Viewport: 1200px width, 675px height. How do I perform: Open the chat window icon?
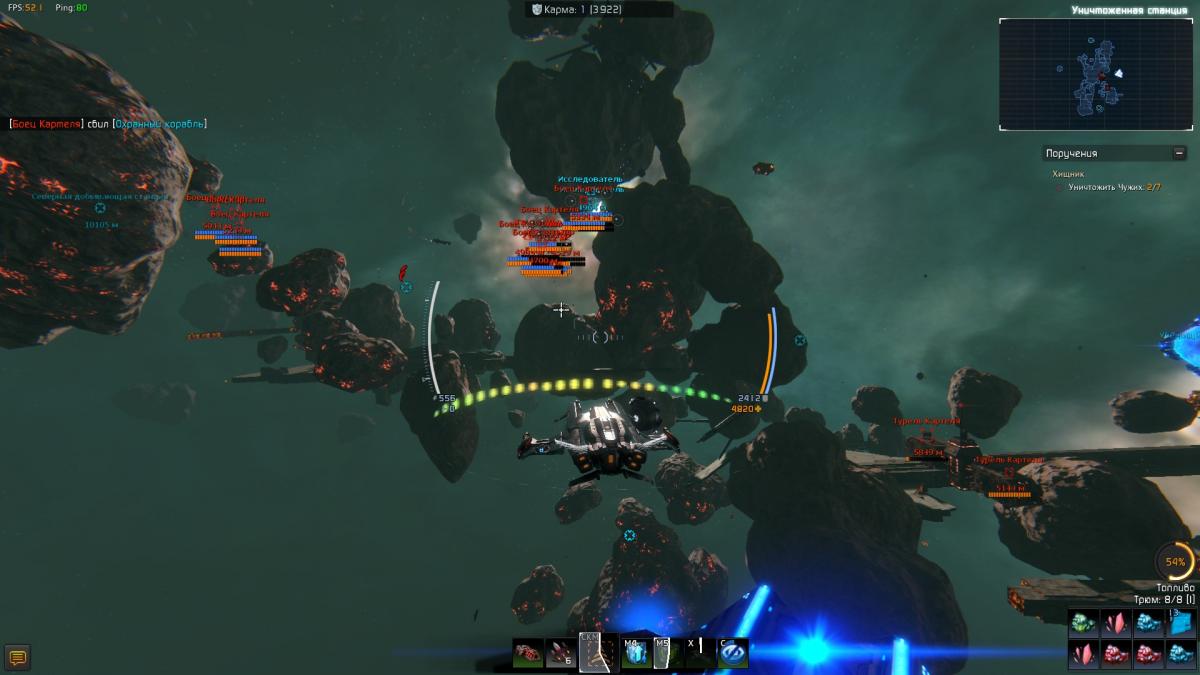pyautogui.click(x=17, y=657)
